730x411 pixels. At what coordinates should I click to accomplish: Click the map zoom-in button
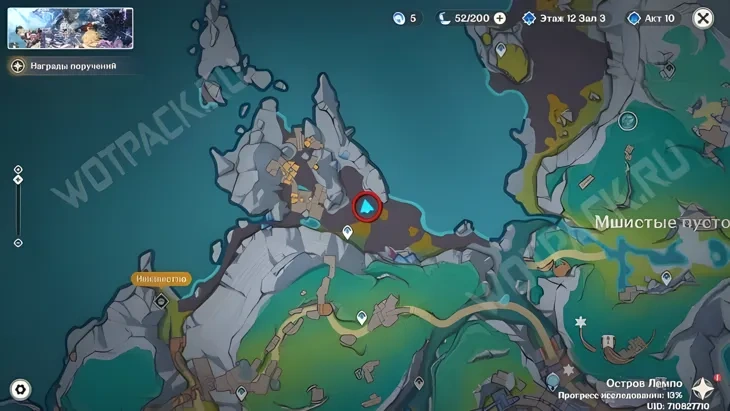point(18,170)
